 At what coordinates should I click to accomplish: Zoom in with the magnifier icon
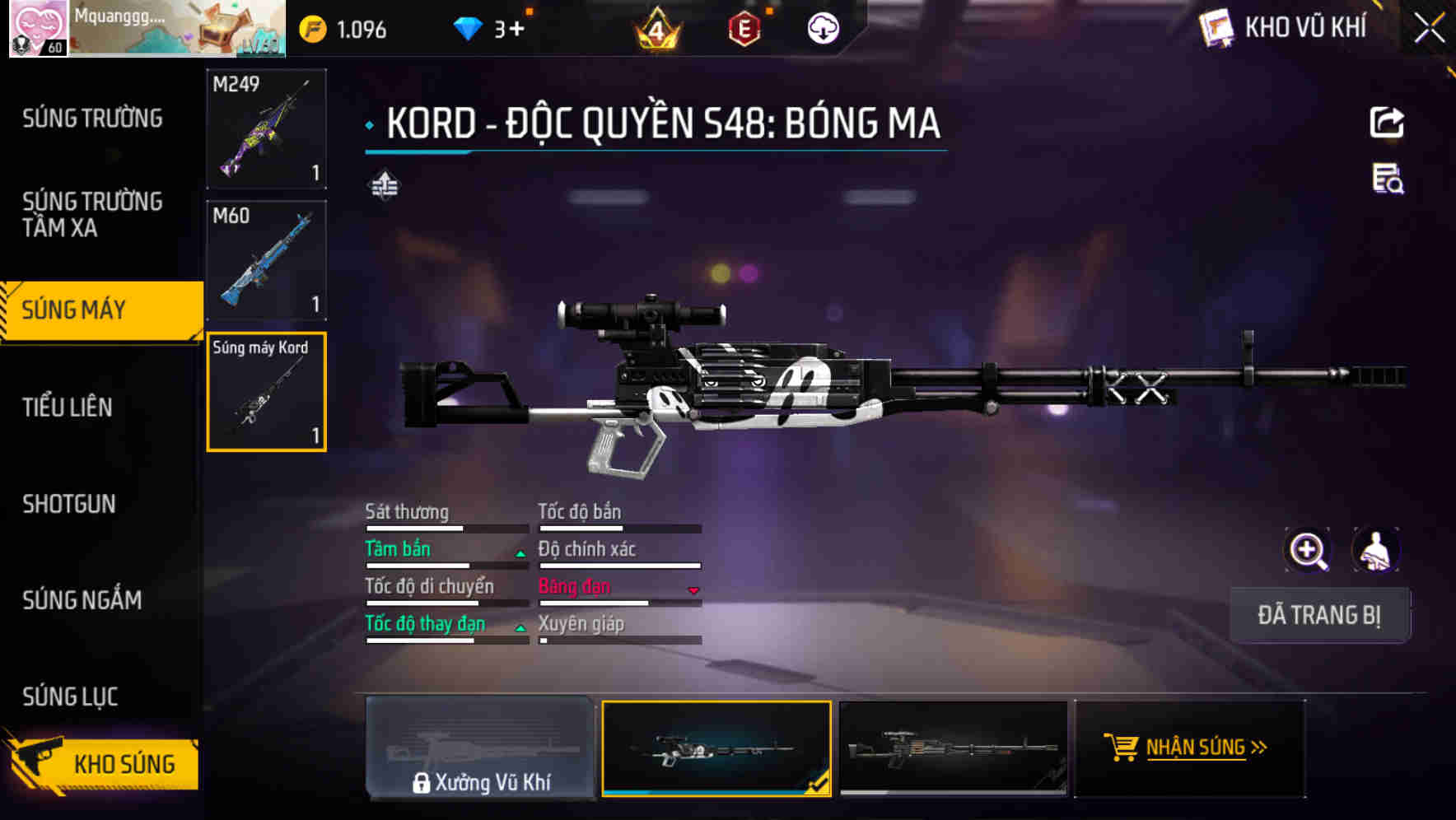[x=1308, y=551]
